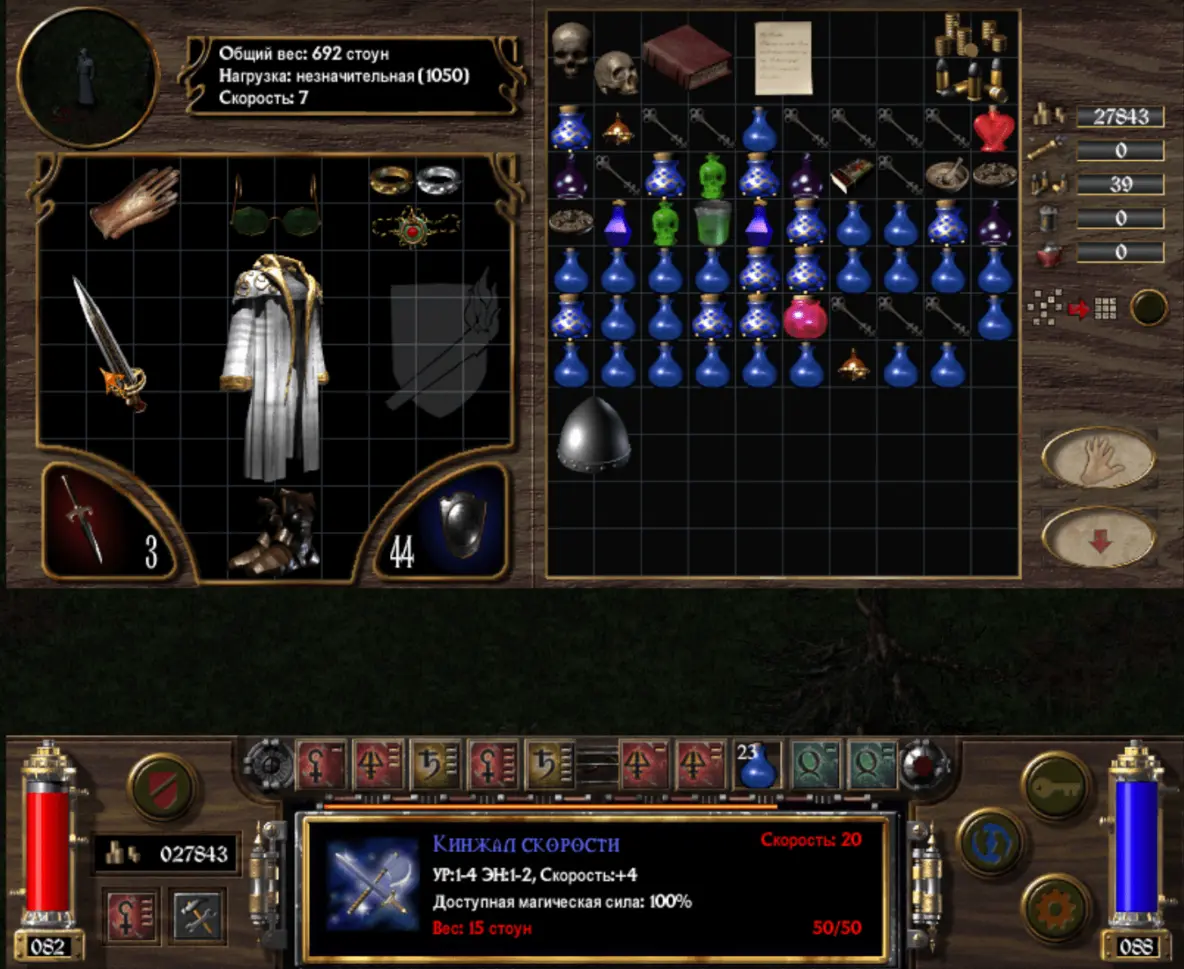Image resolution: width=1184 pixels, height=969 pixels.
Task: Select the amulet with red gem
Action: (x=412, y=228)
